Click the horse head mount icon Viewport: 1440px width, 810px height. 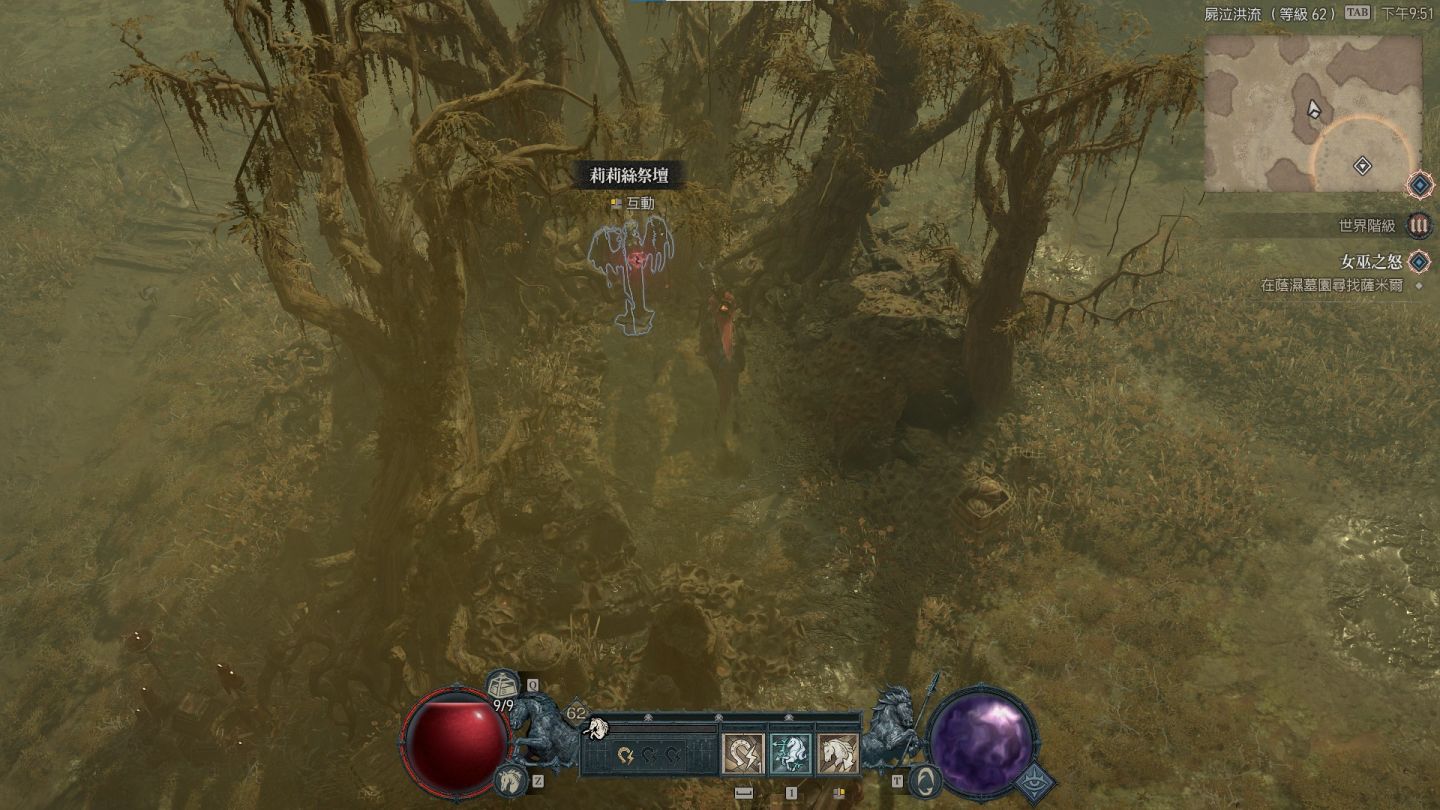[x=508, y=779]
